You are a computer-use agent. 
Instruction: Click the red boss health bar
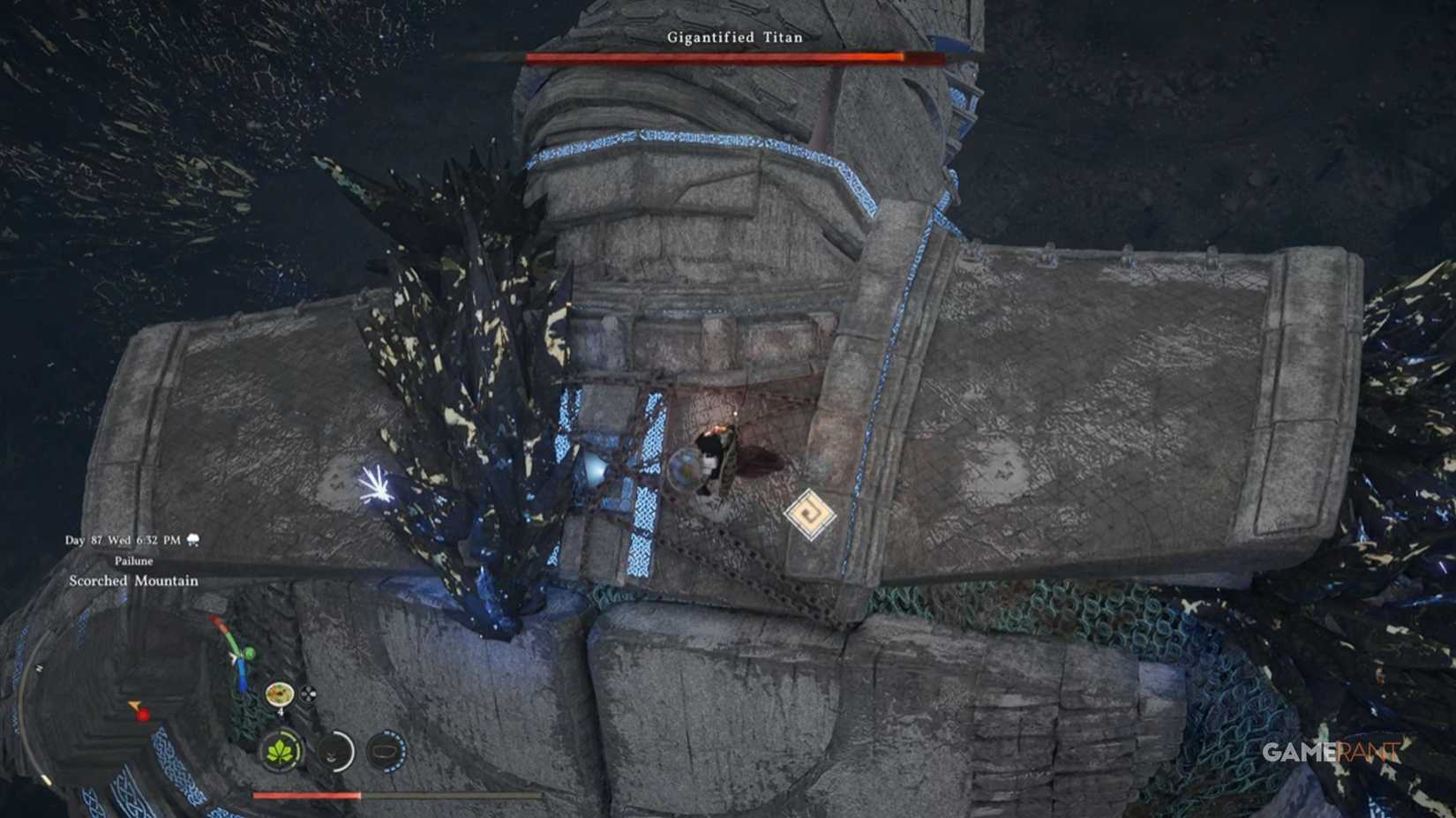[732, 58]
